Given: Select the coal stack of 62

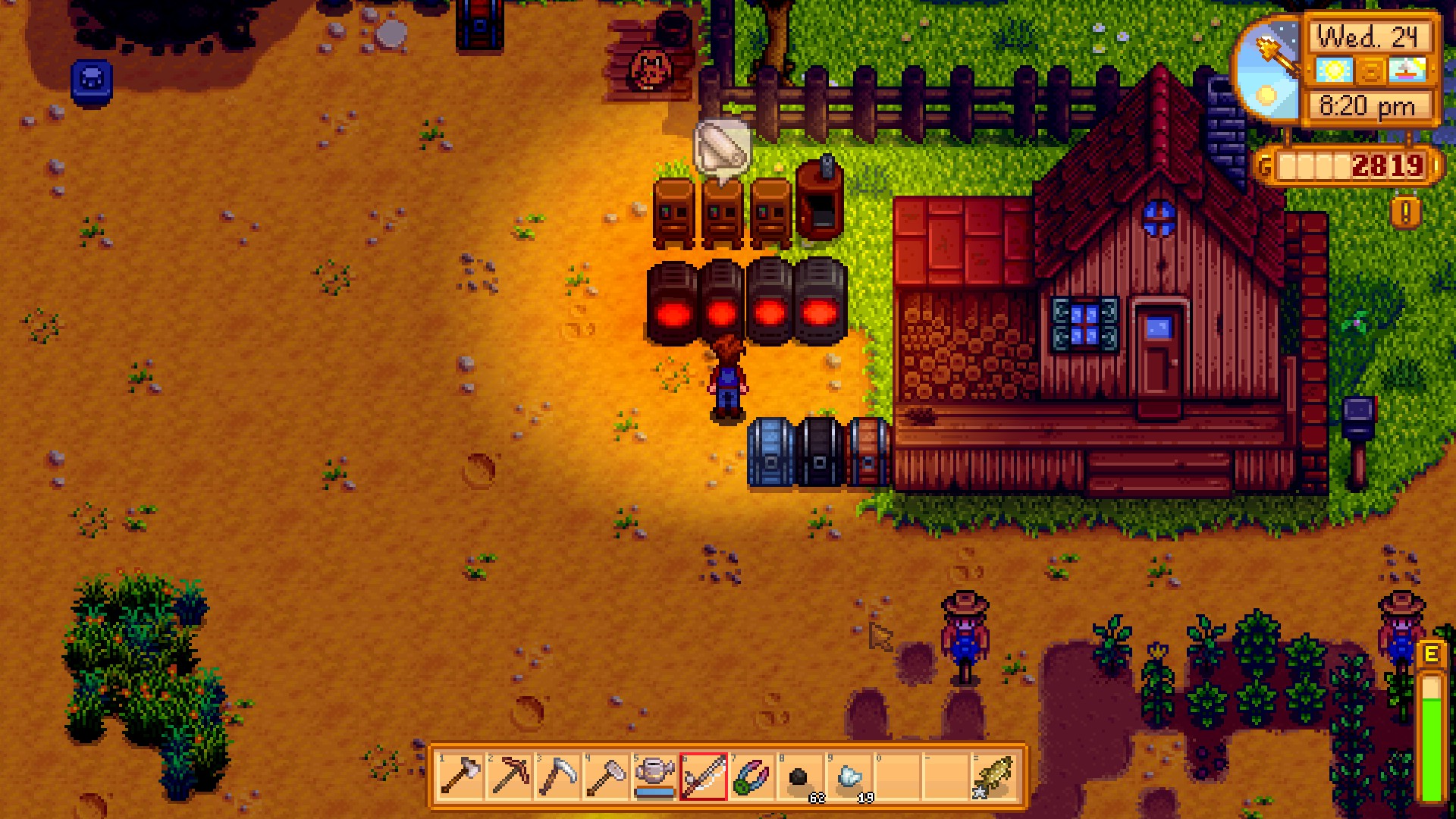Looking at the screenshot, I should pyautogui.click(x=800, y=777).
